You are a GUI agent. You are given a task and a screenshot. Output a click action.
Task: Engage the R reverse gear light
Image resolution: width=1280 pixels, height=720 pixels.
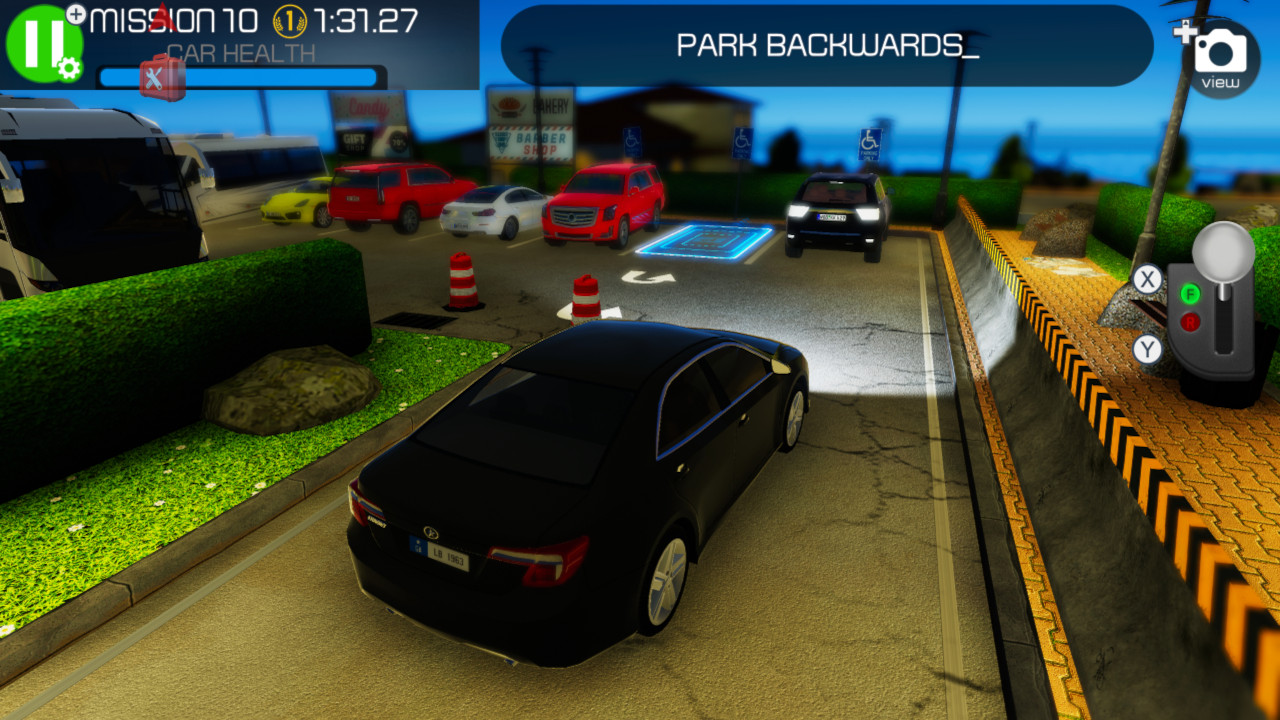(1191, 320)
